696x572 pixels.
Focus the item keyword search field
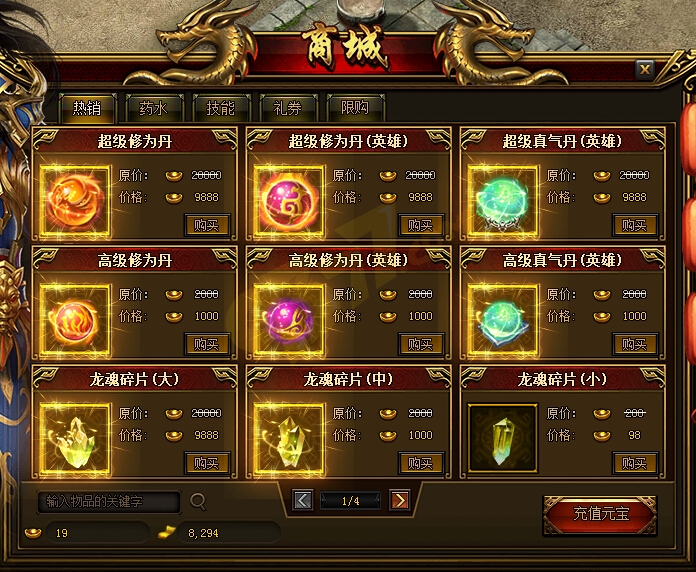(x=109, y=501)
